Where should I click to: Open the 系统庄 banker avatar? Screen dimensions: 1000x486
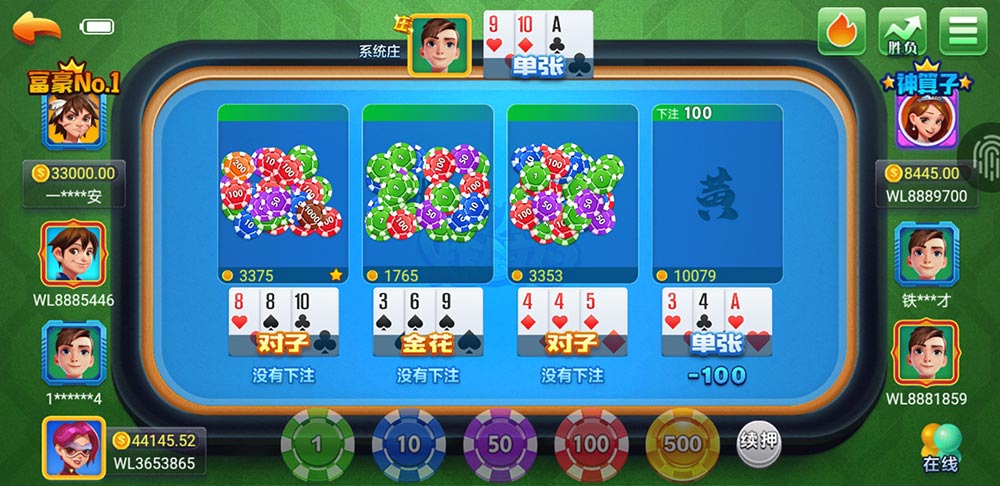[x=439, y=45]
